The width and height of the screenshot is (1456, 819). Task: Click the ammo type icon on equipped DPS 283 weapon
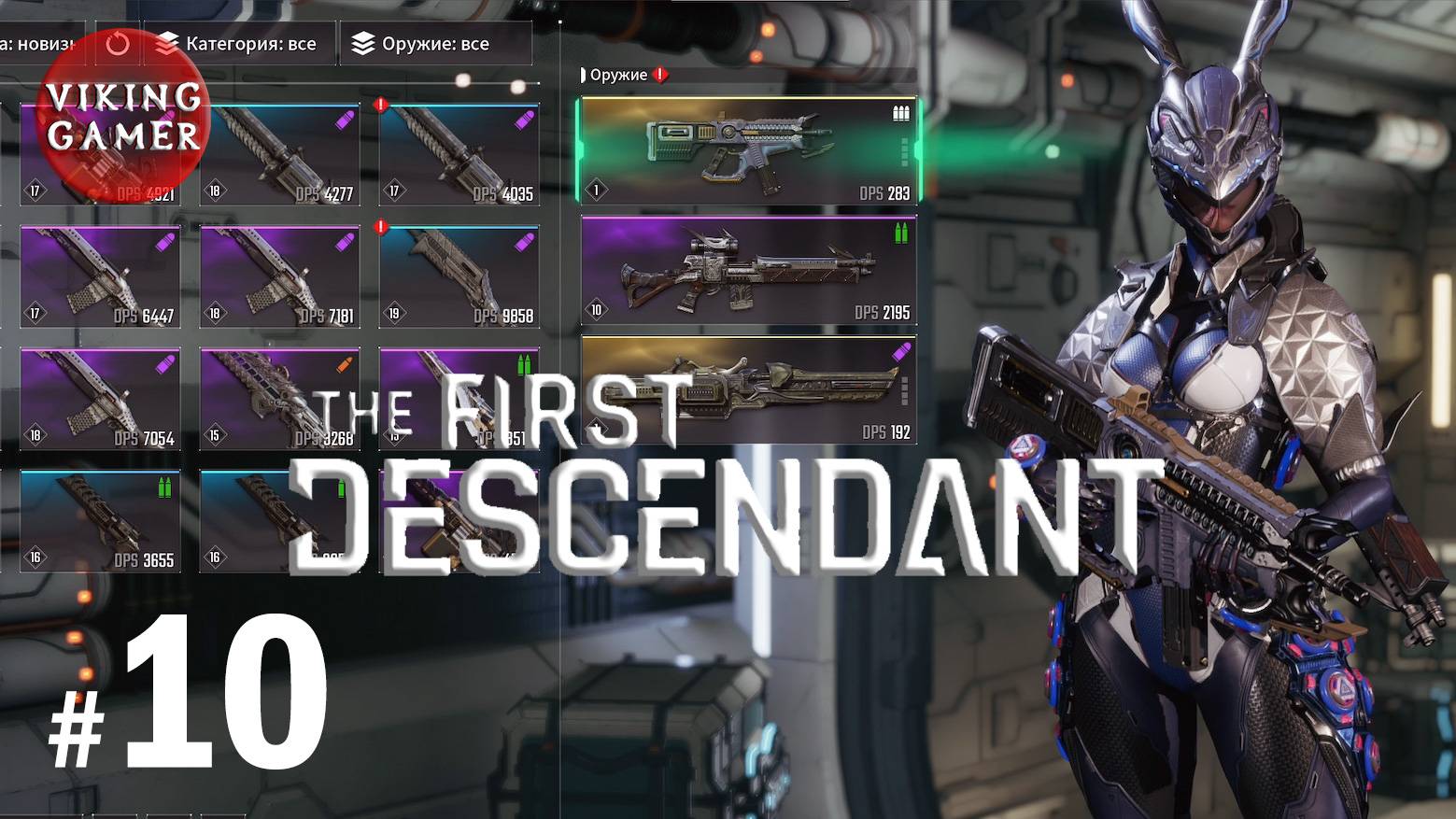click(899, 112)
